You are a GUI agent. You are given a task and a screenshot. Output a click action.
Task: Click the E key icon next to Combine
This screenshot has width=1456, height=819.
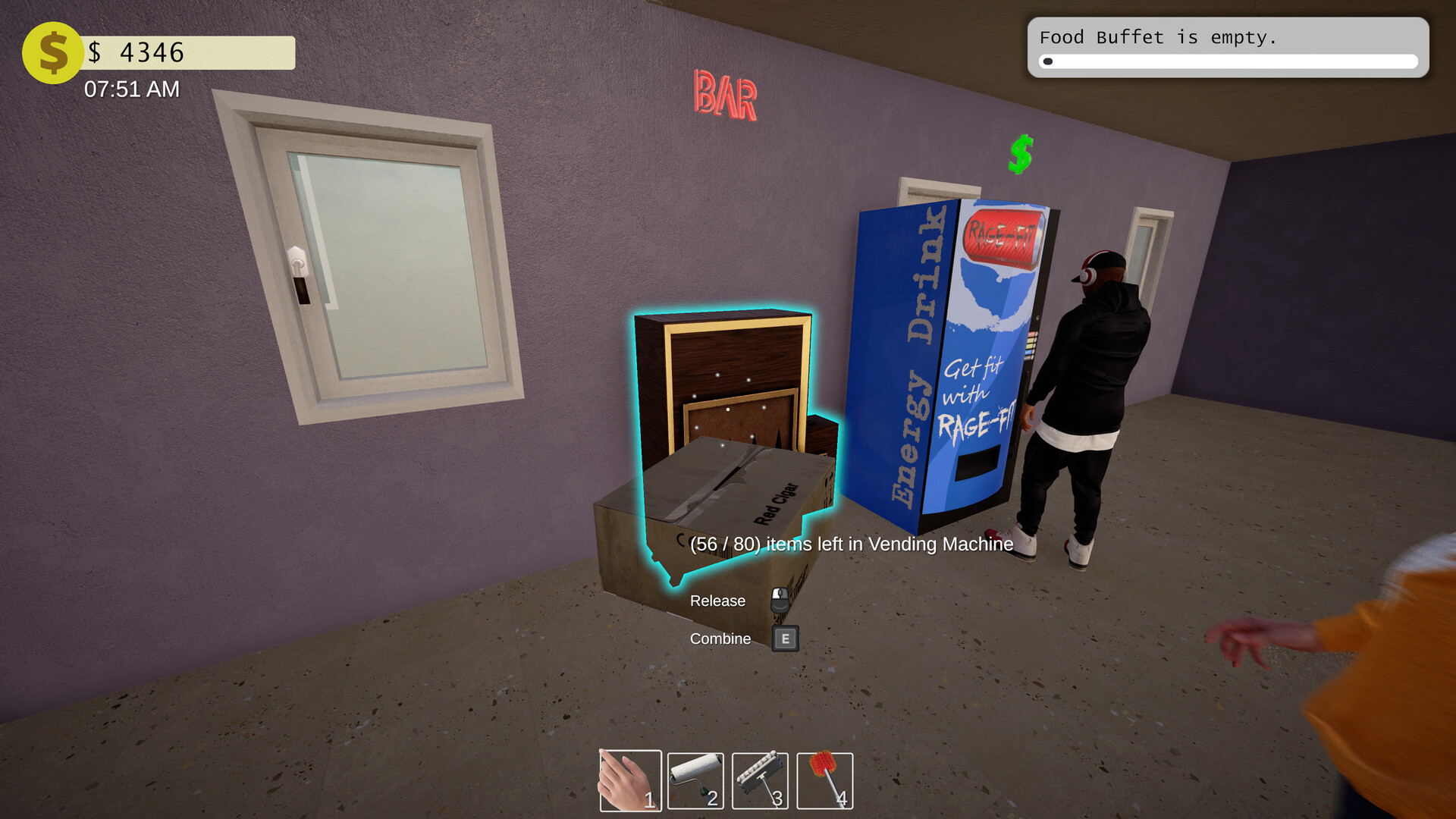(785, 639)
